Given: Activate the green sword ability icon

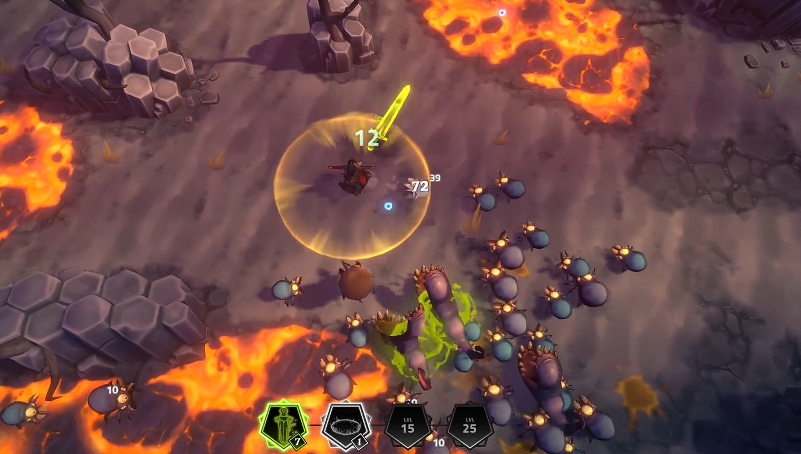Looking at the screenshot, I should pos(280,426).
